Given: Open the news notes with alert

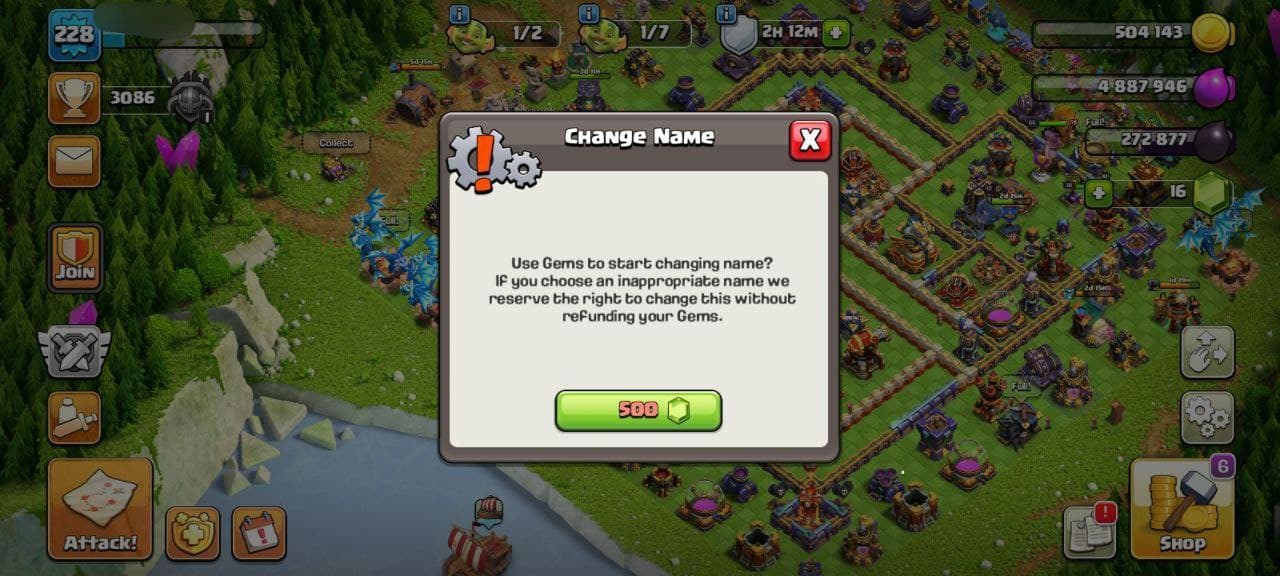Looking at the screenshot, I should [x=1089, y=532].
